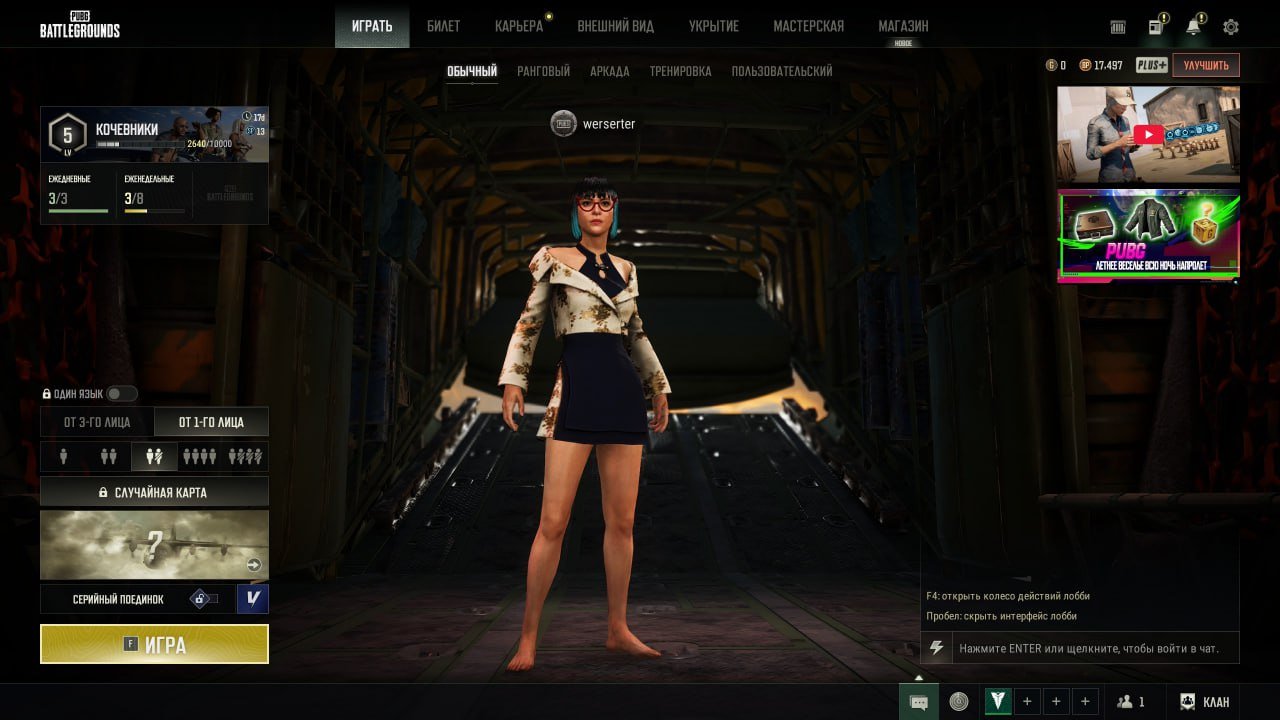Click the УЛУЧШИТЬ upgrade button
This screenshot has height=720, width=1280.
tap(1205, 65)
